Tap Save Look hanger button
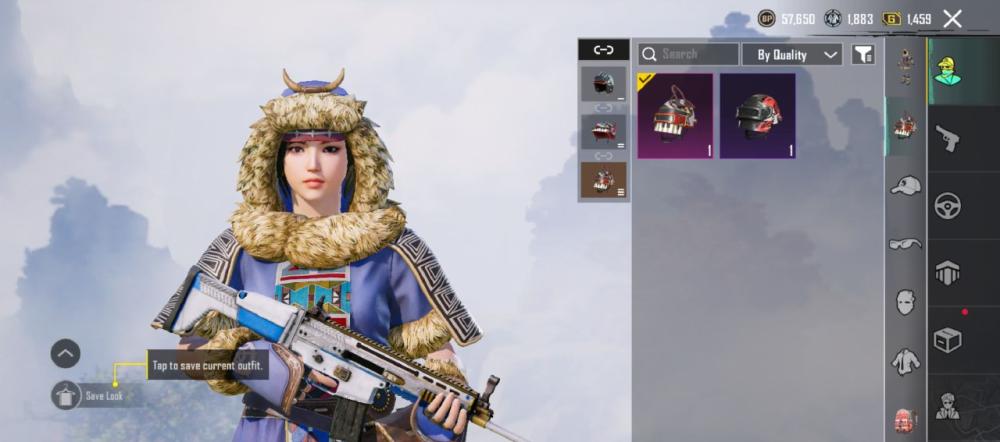The height and width of the screenshot is (442, 1000). pyautogui.click(x=66, y=395)
